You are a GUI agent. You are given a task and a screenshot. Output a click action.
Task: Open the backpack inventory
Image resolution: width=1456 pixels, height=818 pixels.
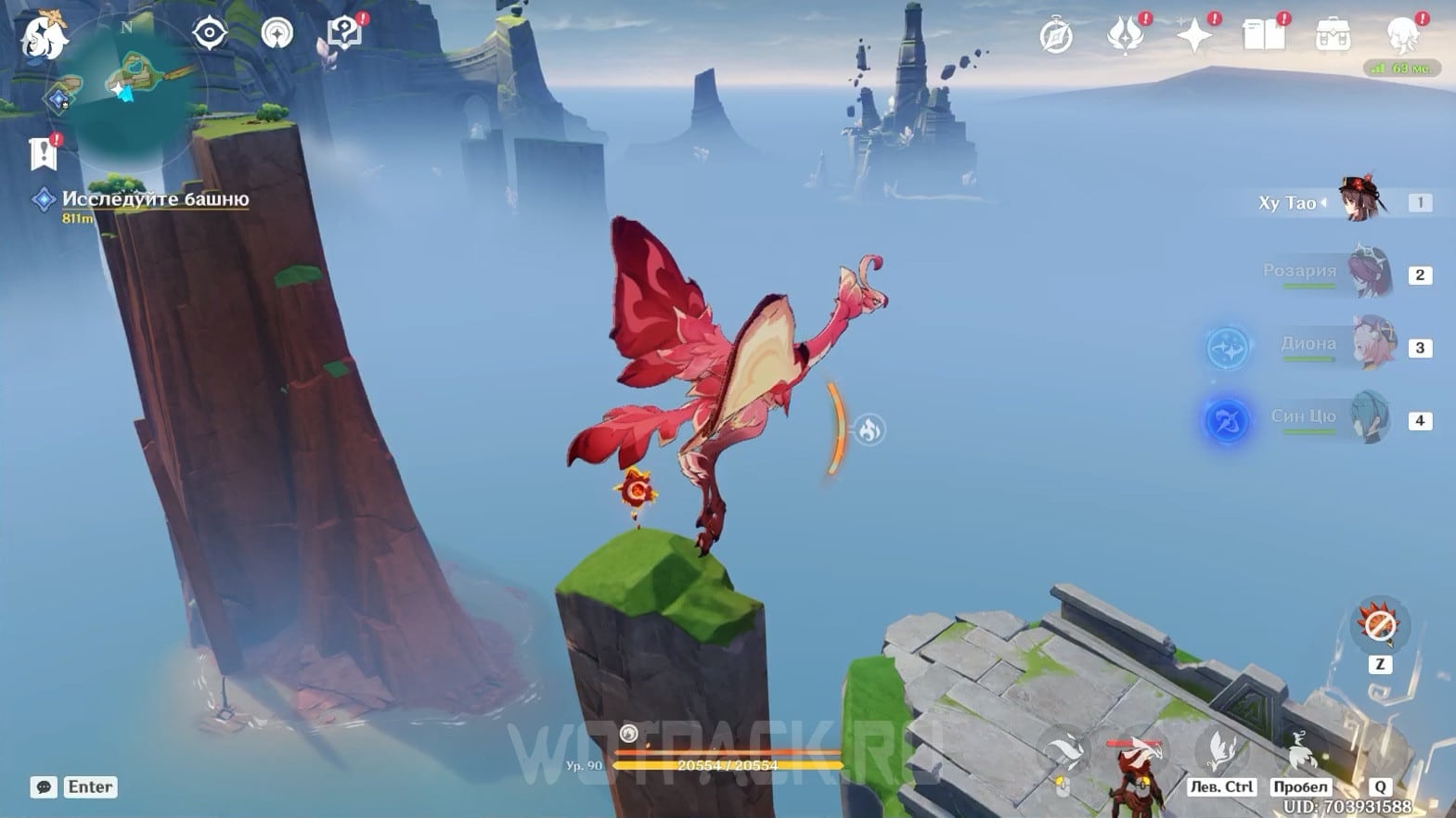pos(1333,36)
